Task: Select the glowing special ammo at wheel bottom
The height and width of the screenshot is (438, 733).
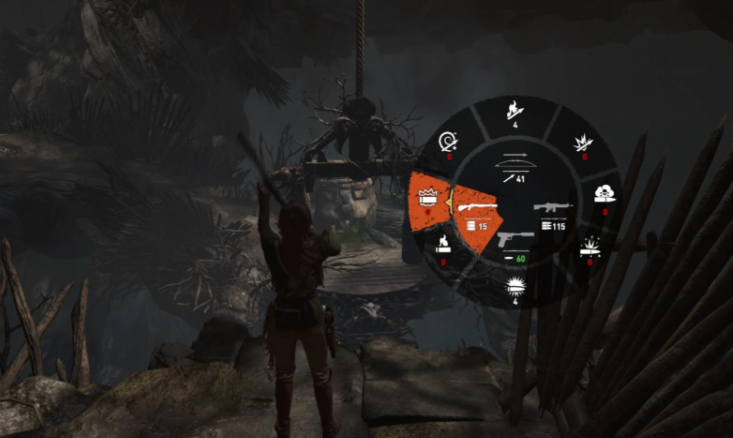Action: [x=517, y=288]
